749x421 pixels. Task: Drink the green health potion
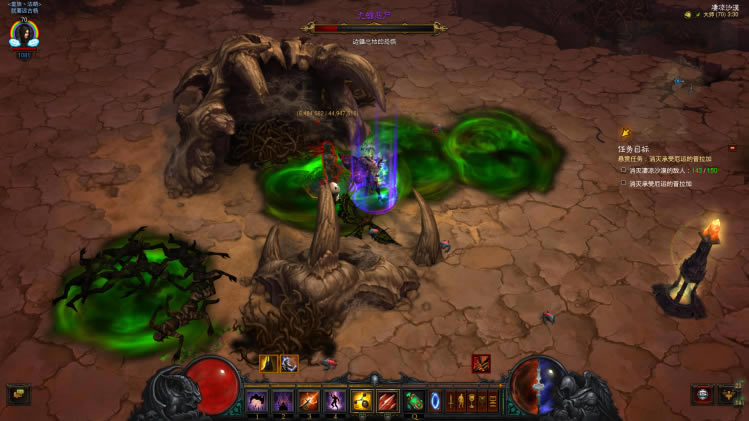click(413, 401)
